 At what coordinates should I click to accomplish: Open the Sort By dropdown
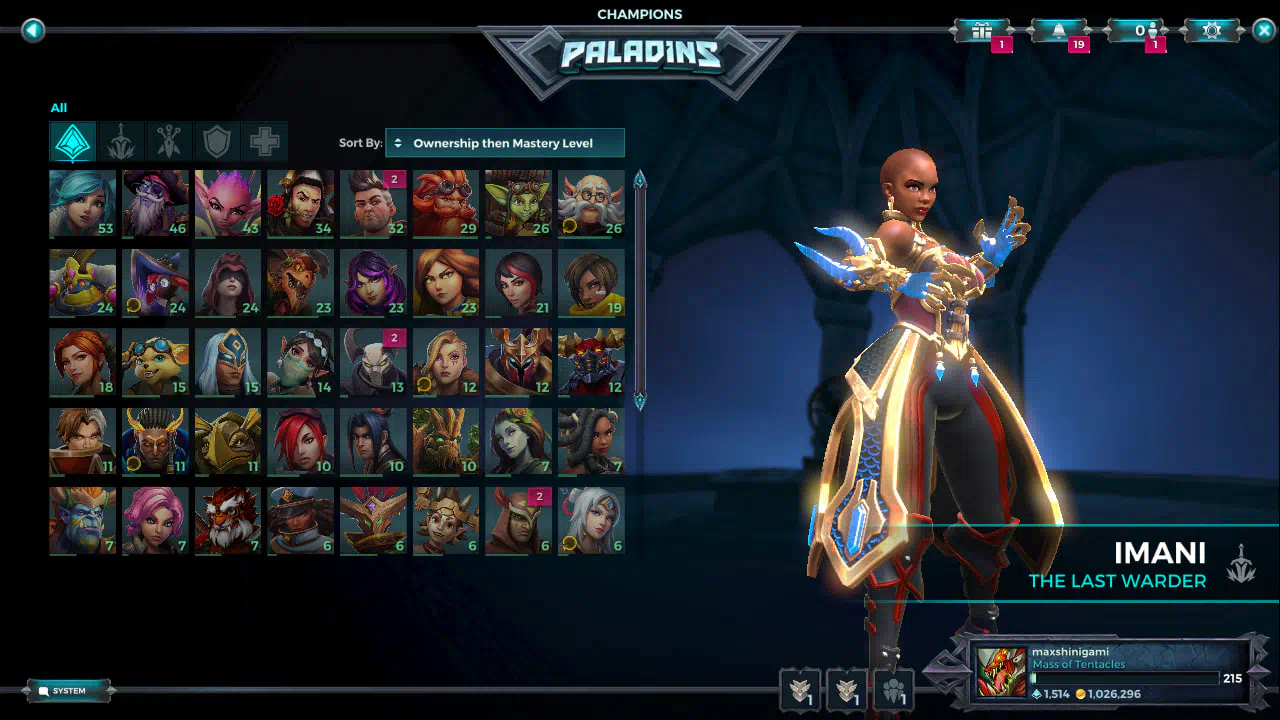[505, 143]
